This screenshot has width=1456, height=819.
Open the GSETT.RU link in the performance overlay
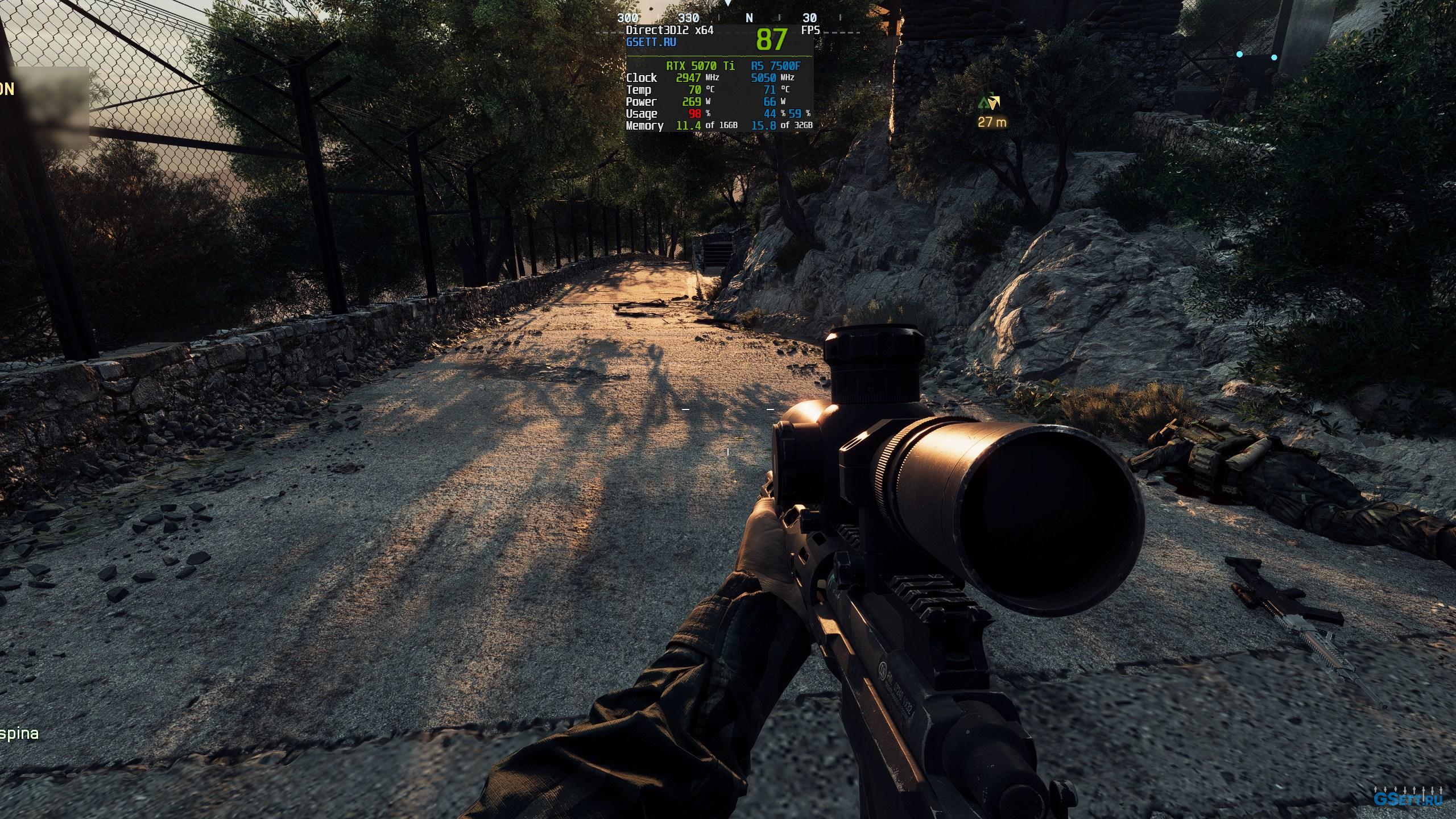tap(651, 42)
